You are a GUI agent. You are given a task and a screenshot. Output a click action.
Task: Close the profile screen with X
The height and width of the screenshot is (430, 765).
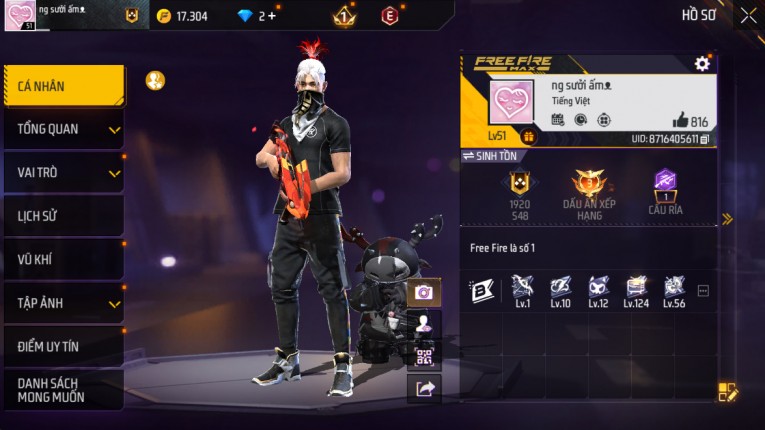(x=748, y=15)
